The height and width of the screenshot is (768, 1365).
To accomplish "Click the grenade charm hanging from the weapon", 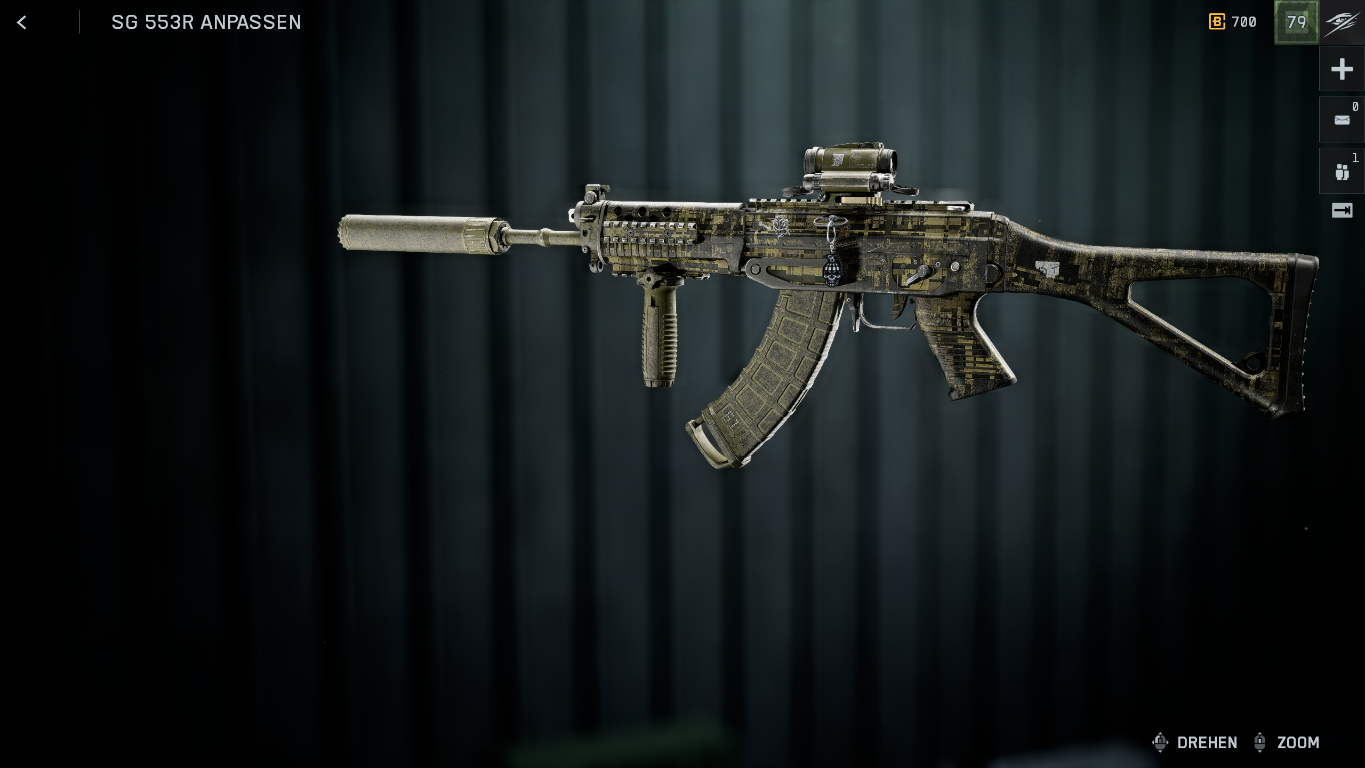I will tap(830, 270).
